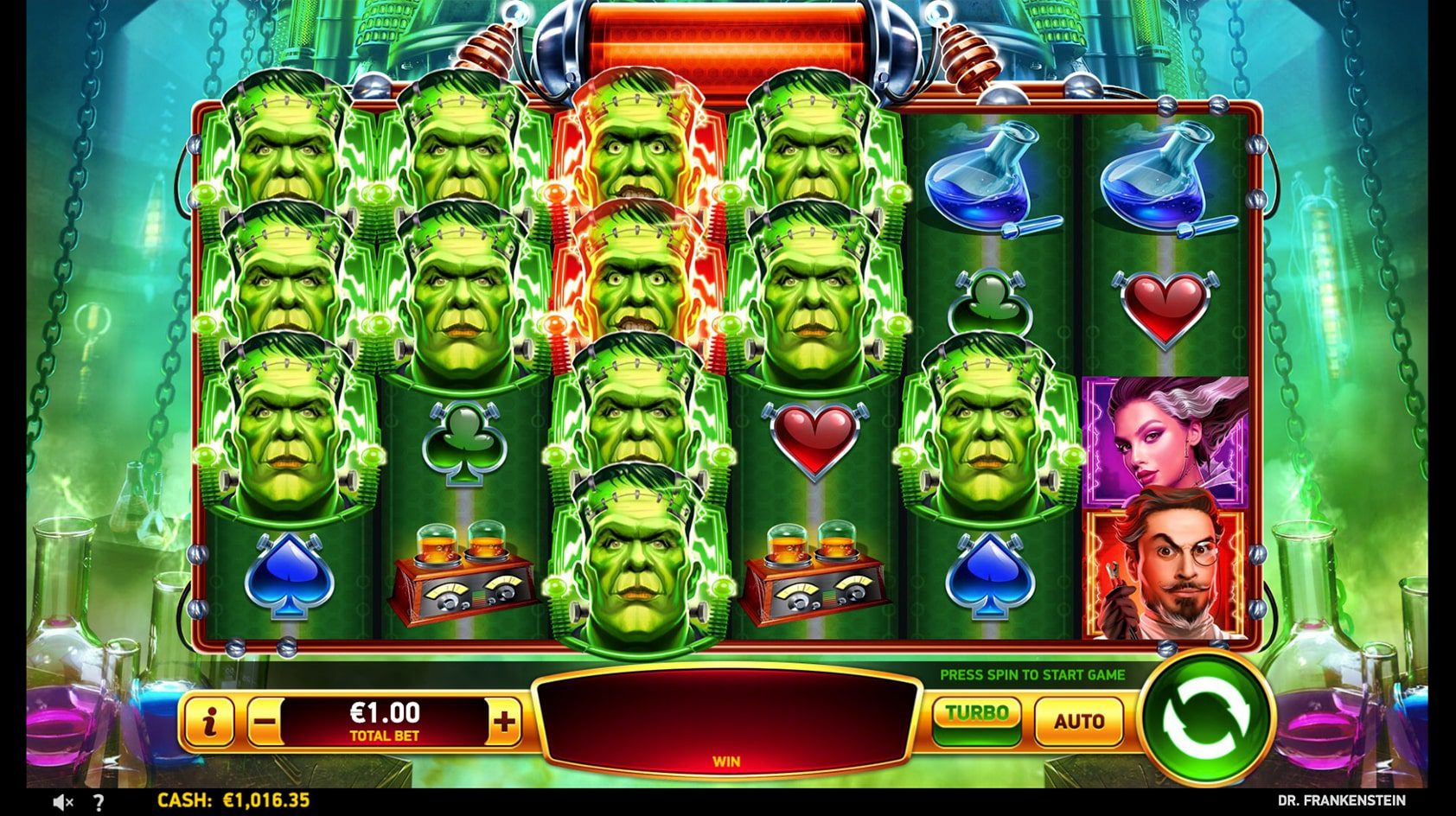Screen dimensions: 1456x816
Task: Open game help via the question mark icon
Action: tap(100, 802)
